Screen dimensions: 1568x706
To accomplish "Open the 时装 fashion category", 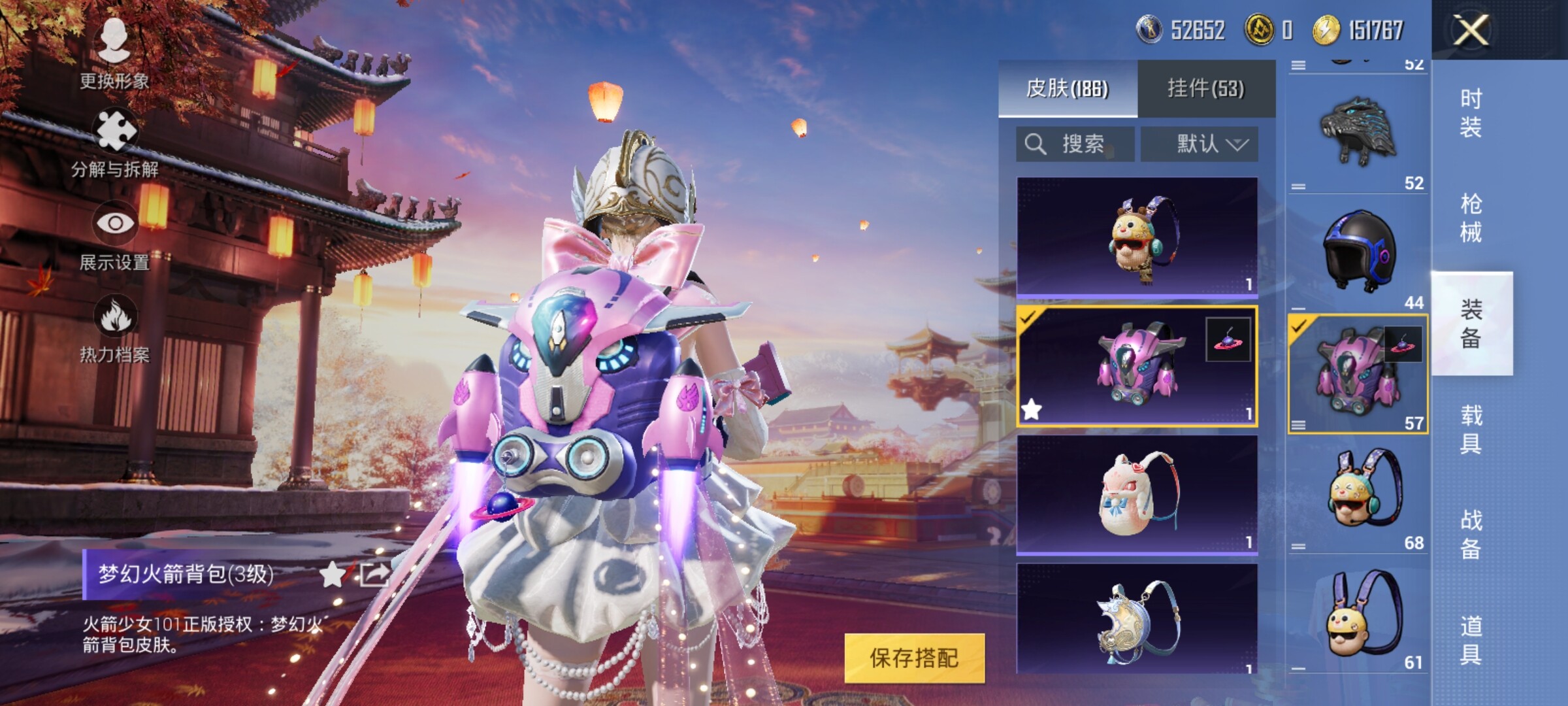I will click(x=1471, y=112).
